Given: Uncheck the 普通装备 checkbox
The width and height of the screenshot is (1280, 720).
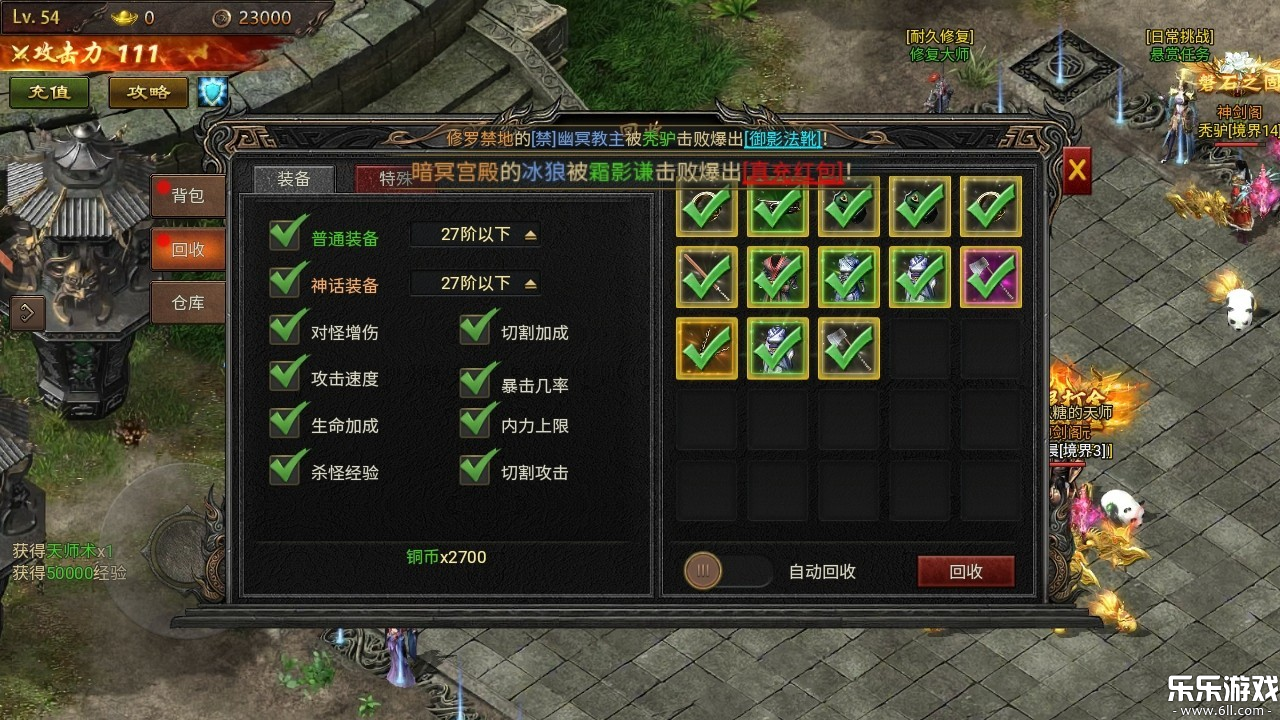Looking at the screenshot, I should coord(283,237).
